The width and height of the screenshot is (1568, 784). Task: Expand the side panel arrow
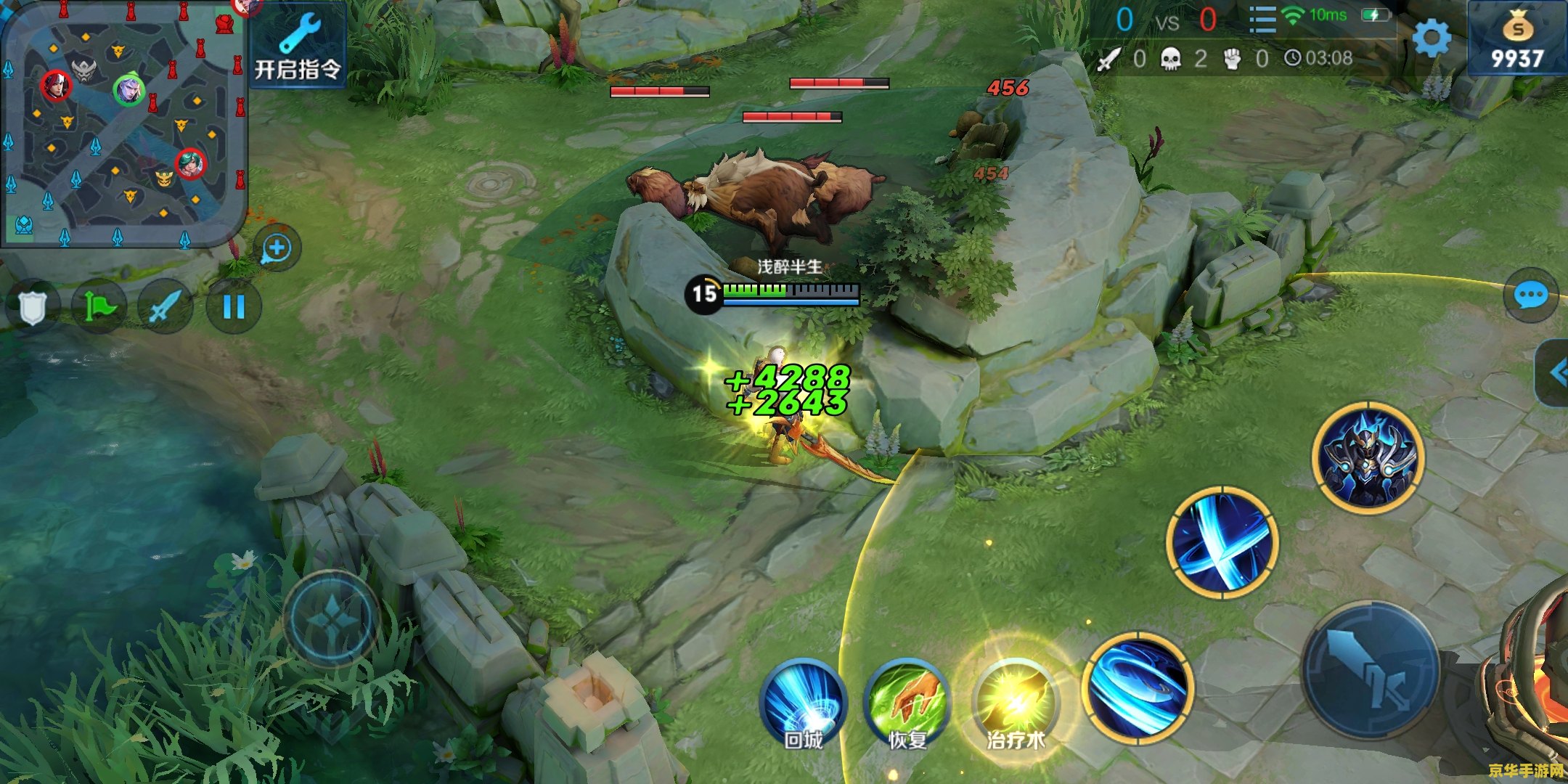pyautogui.click(x=1556, y=373)
